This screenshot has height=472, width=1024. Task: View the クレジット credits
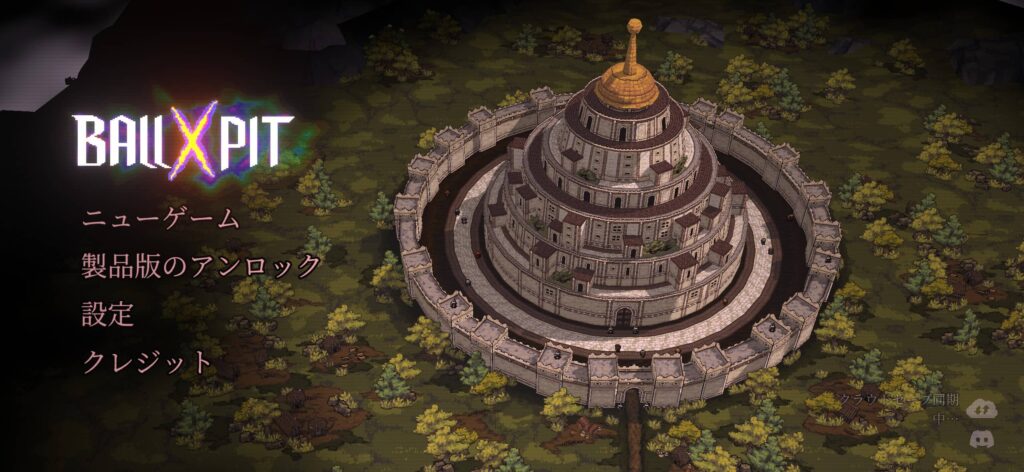pos(148,361)
